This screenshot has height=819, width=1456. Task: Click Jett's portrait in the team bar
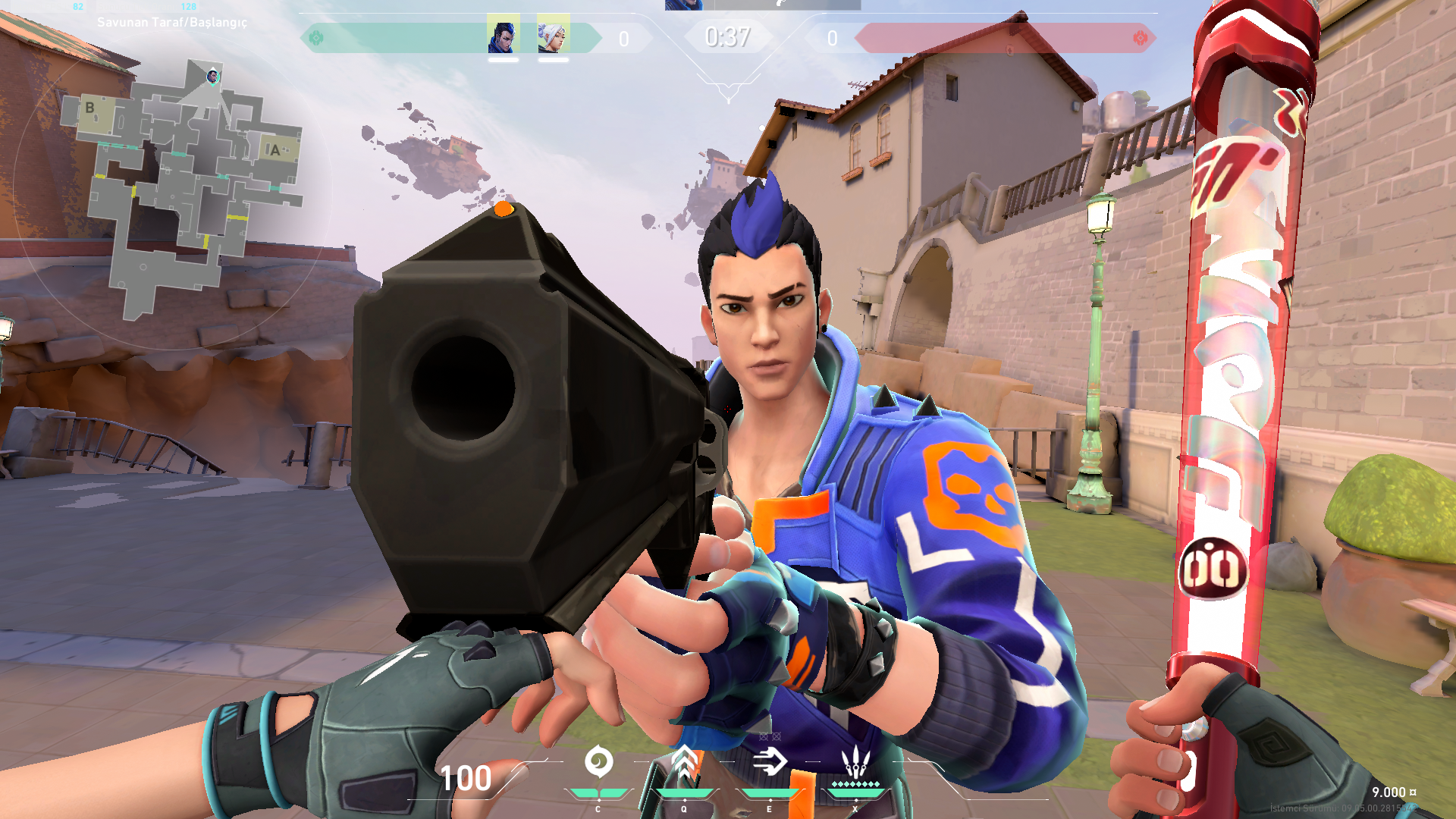553,34
